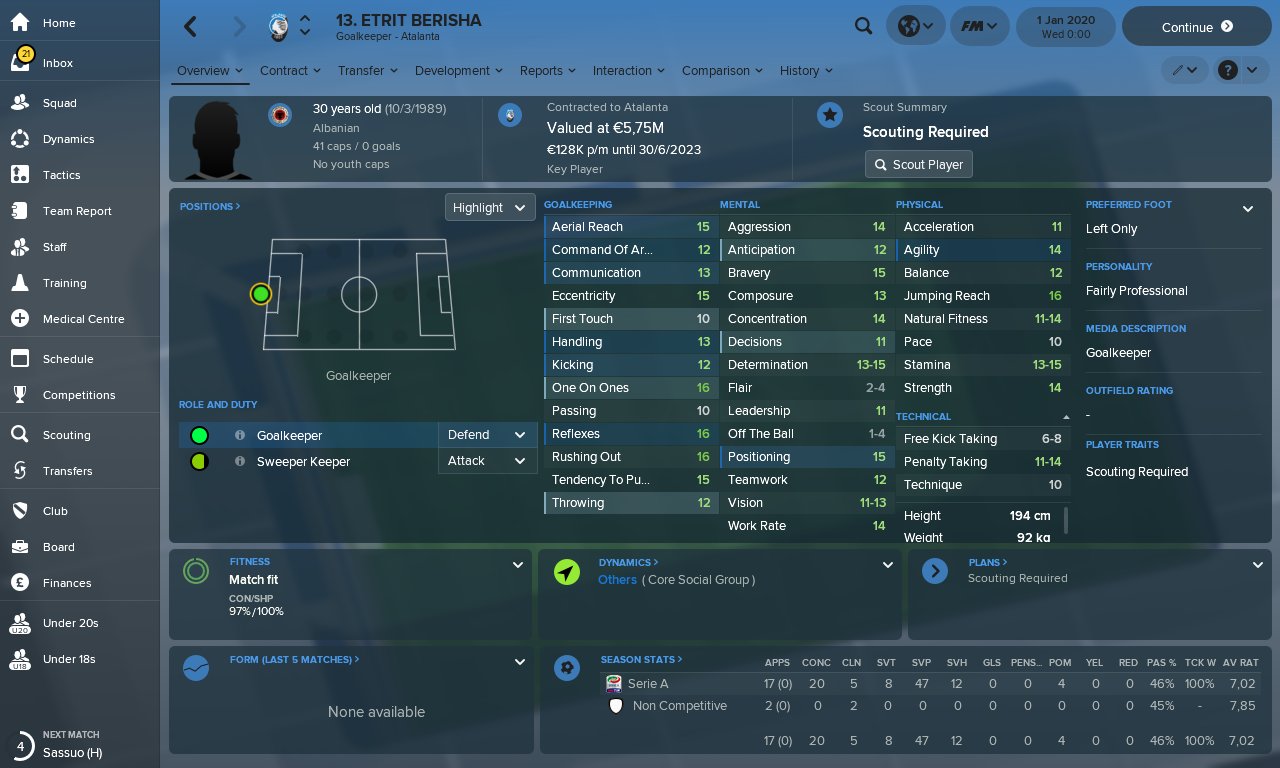Open the Contract tab dropdown

pos(290,71)
